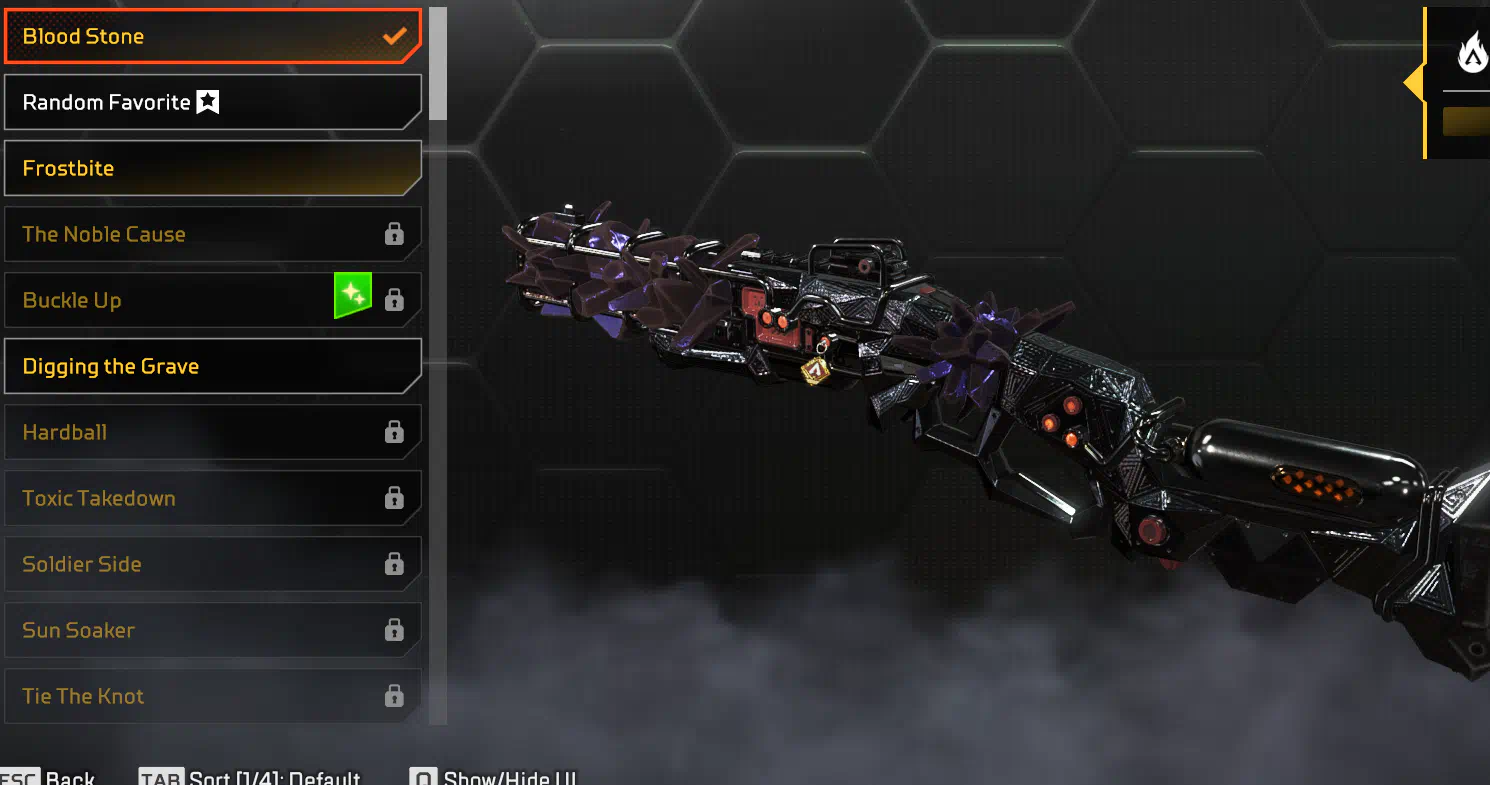Choose the Sun Soaker skin
This screenshot has width=1490, height=785.
(212, 630)
